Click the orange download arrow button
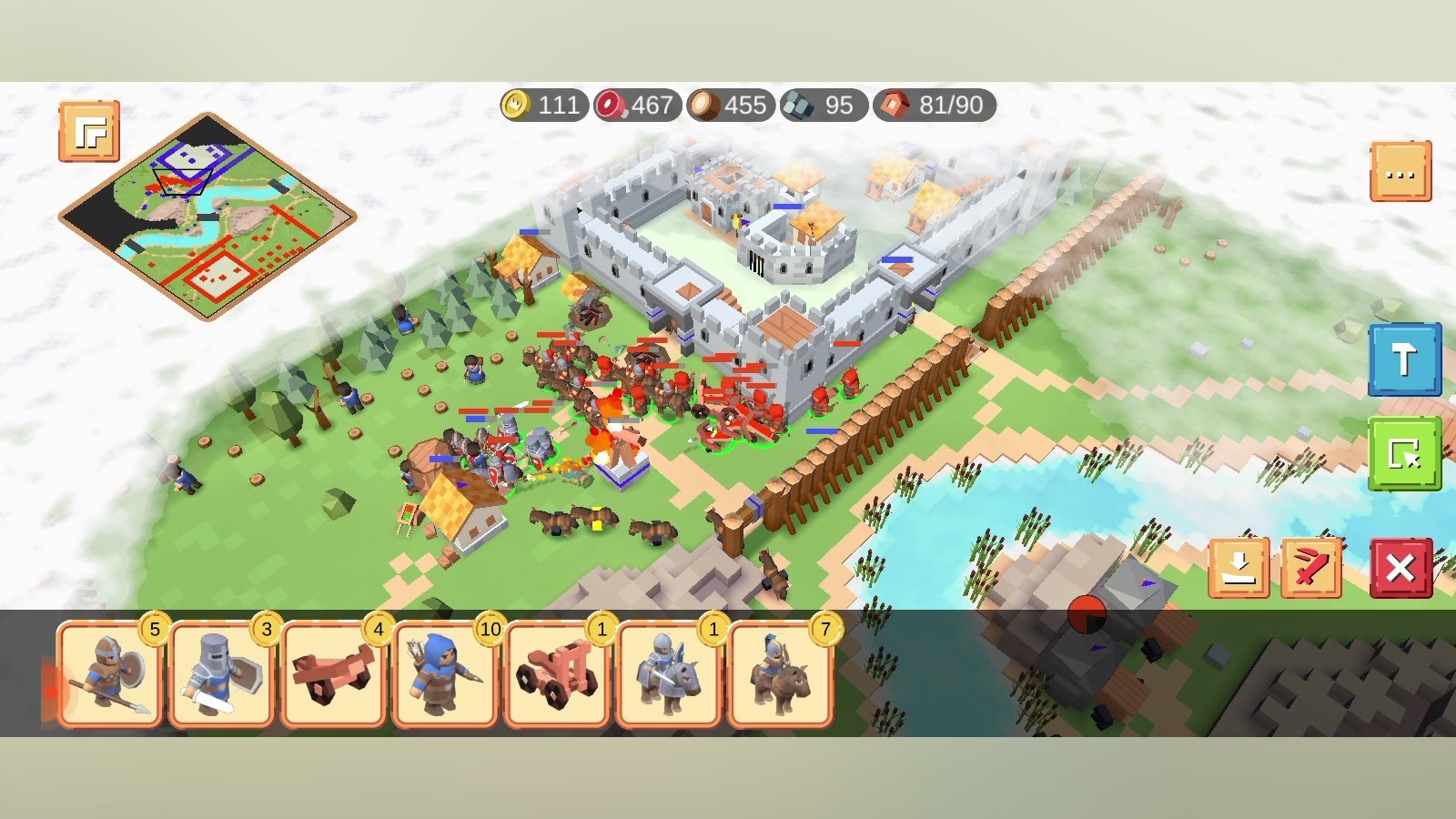 [1239, 568]
